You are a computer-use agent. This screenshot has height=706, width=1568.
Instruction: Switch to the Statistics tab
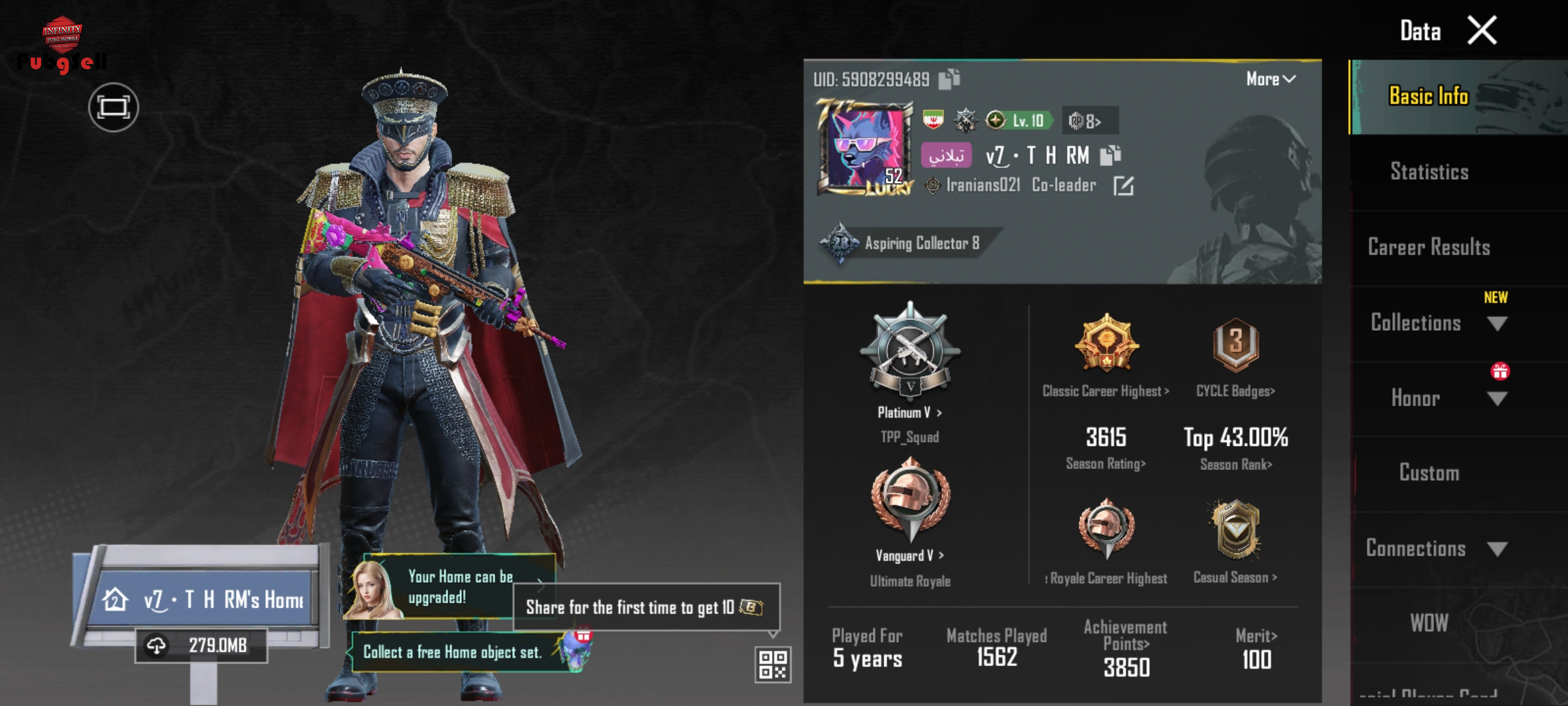tap(1429, 172)
